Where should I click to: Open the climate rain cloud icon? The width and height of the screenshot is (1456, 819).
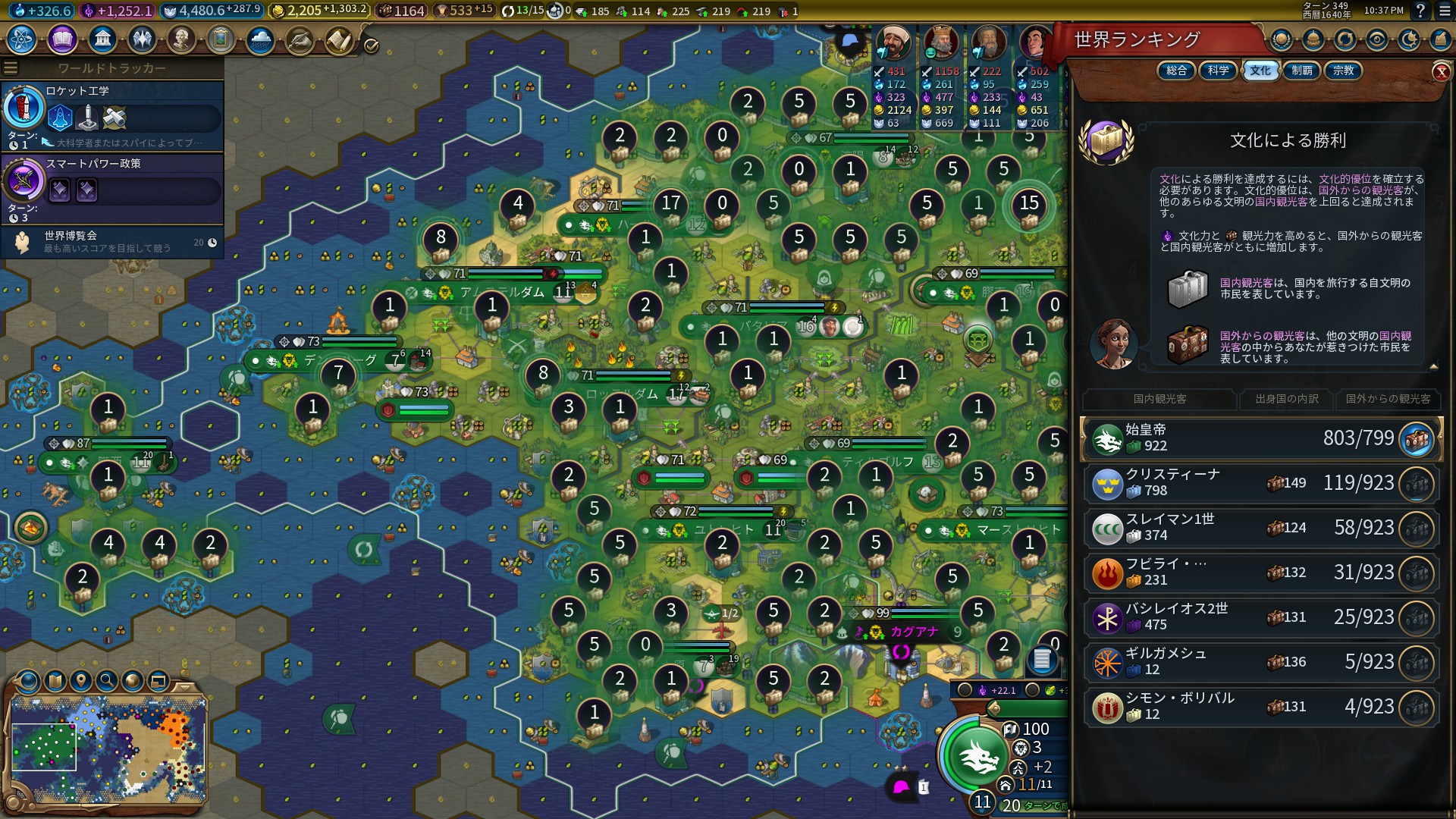click(x=260, y=39)
